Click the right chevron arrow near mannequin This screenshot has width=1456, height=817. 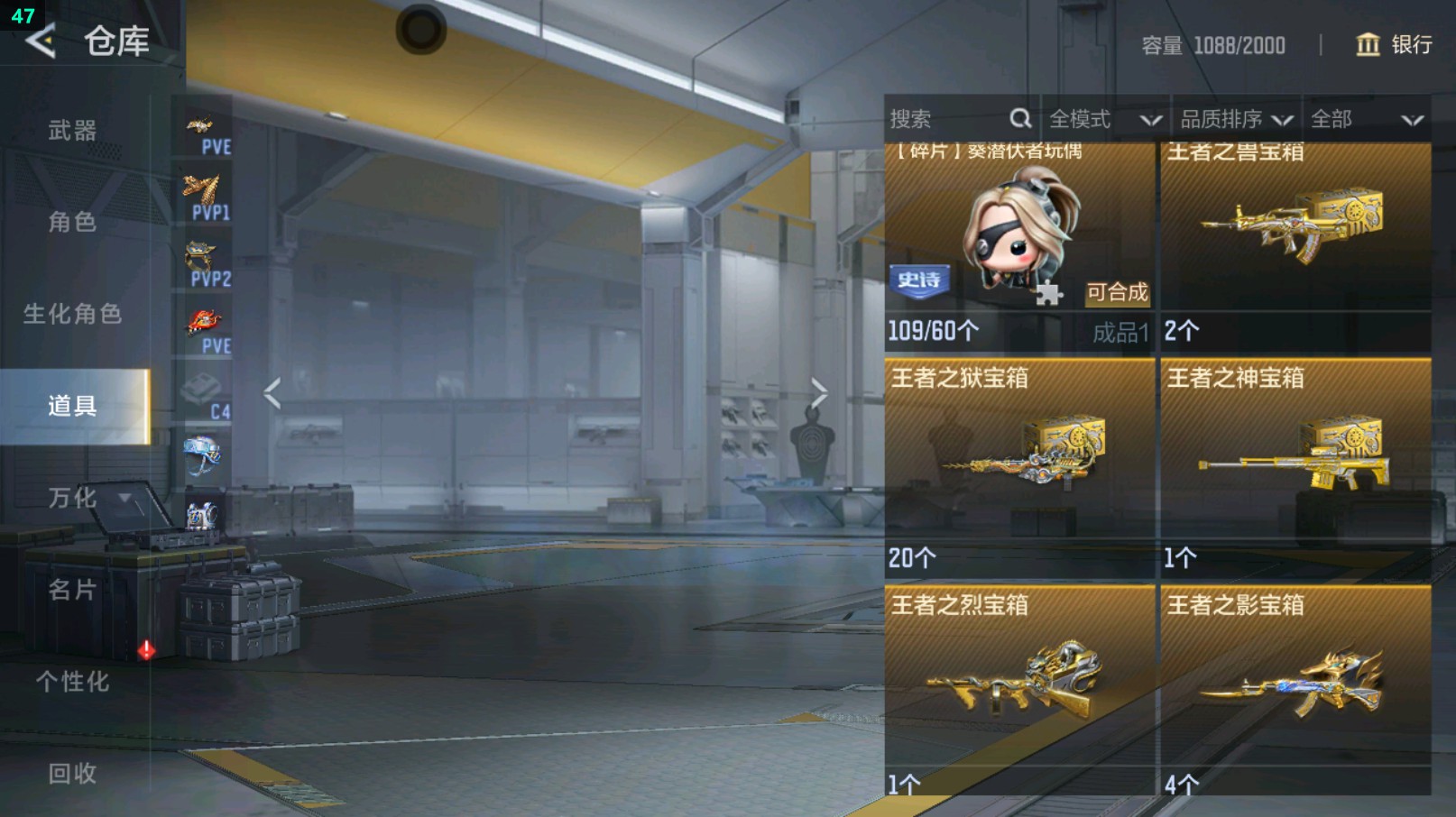coord(819,391)
